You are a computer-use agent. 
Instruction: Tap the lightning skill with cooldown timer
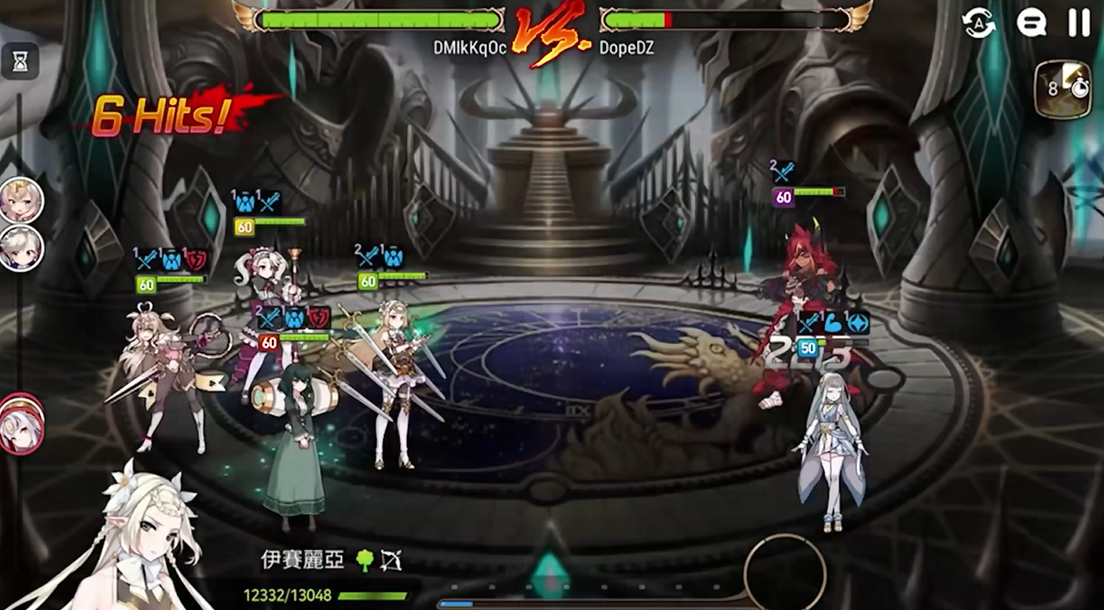[x=1062, y=89]
